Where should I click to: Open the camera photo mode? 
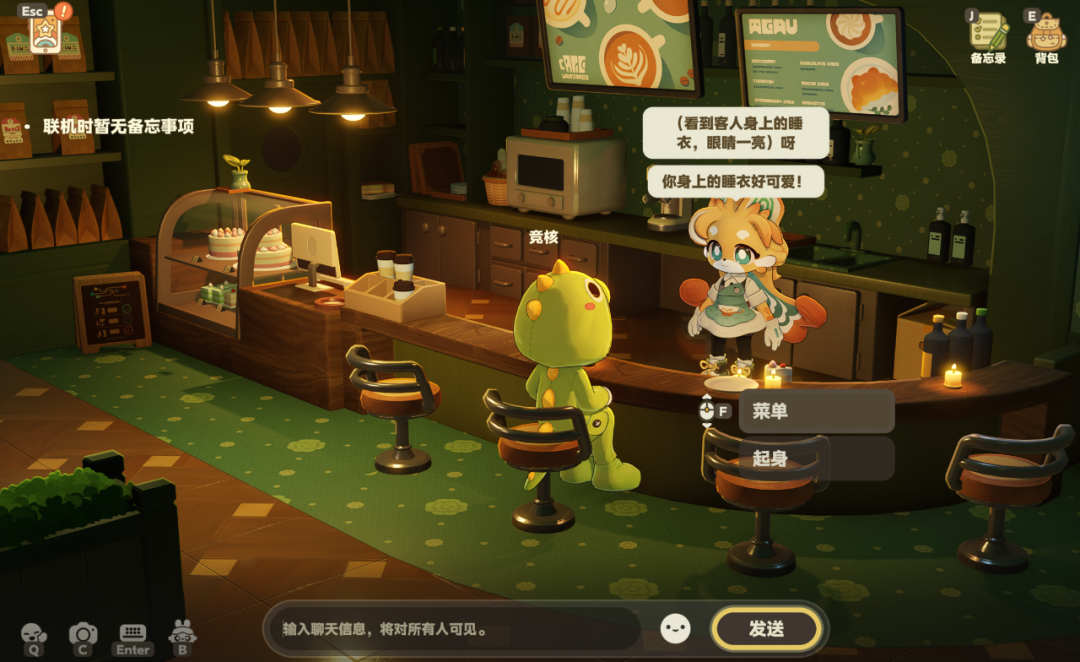pyautogui.click(x=83, y=635)
